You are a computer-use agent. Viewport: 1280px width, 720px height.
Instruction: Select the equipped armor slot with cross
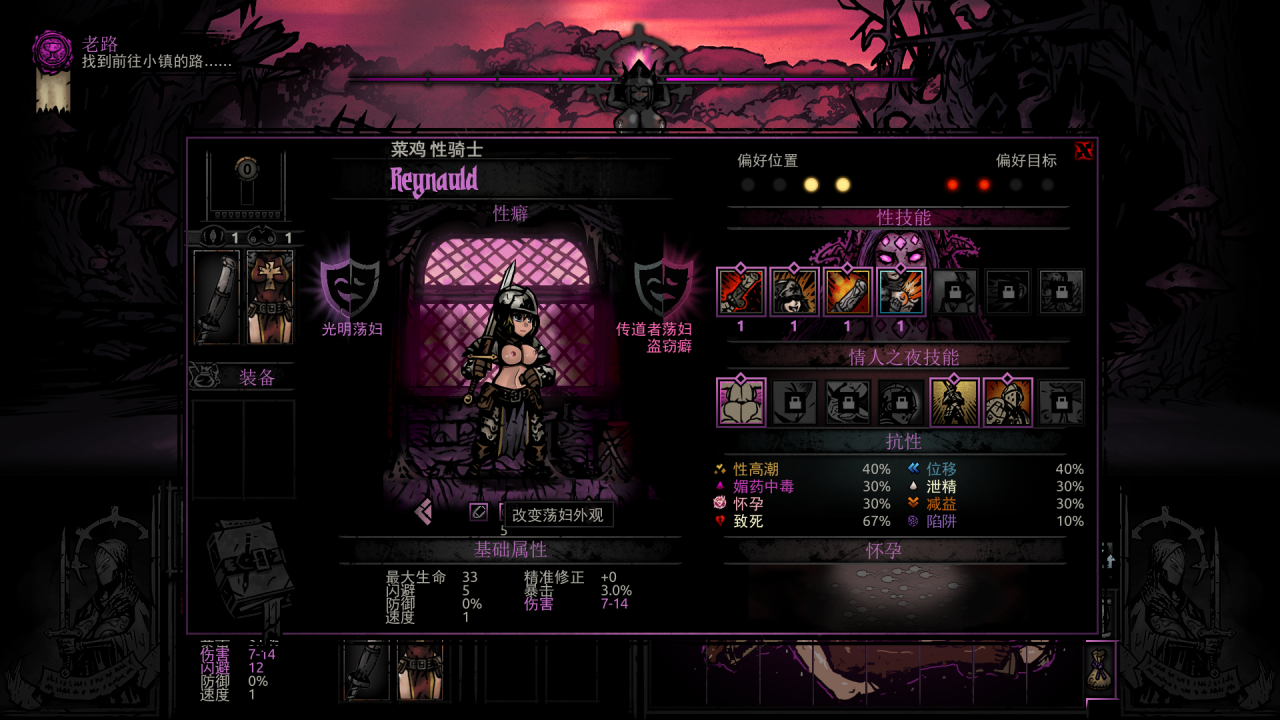pyautogui.click(x=270, y=297)
